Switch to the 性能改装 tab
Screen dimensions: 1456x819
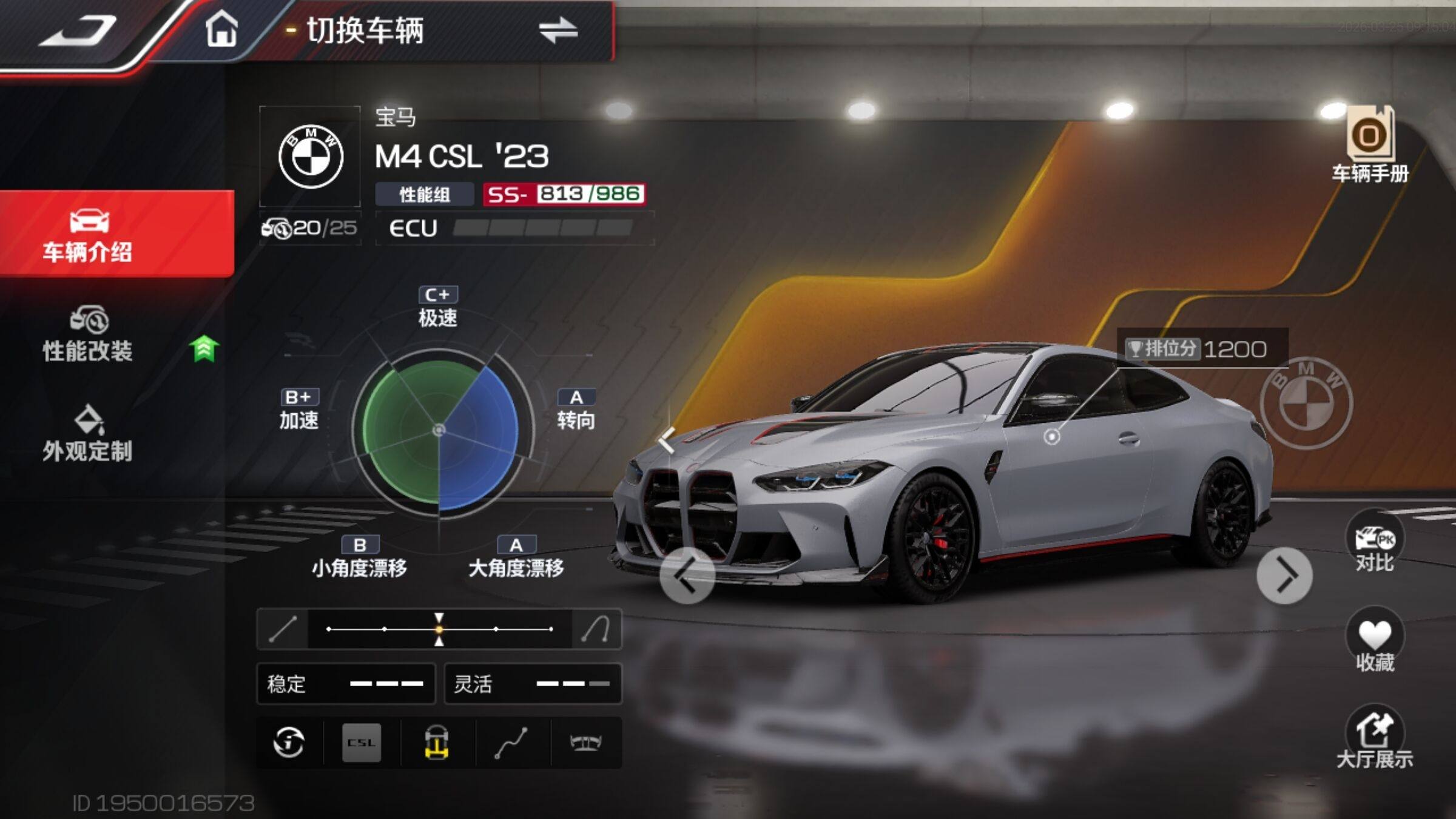[x=88, y=335]
